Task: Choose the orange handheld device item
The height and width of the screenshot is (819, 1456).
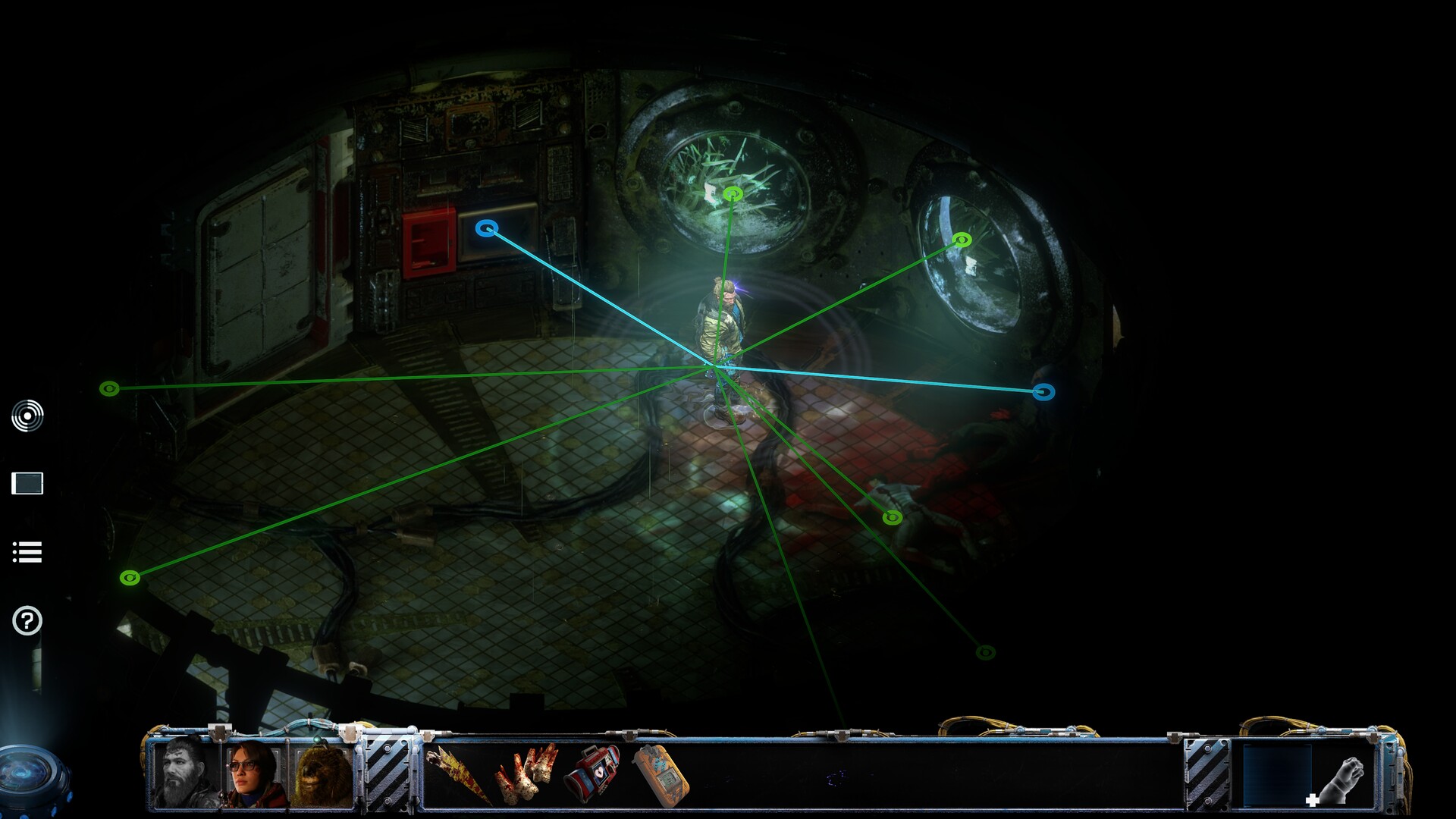Action: 661,775
